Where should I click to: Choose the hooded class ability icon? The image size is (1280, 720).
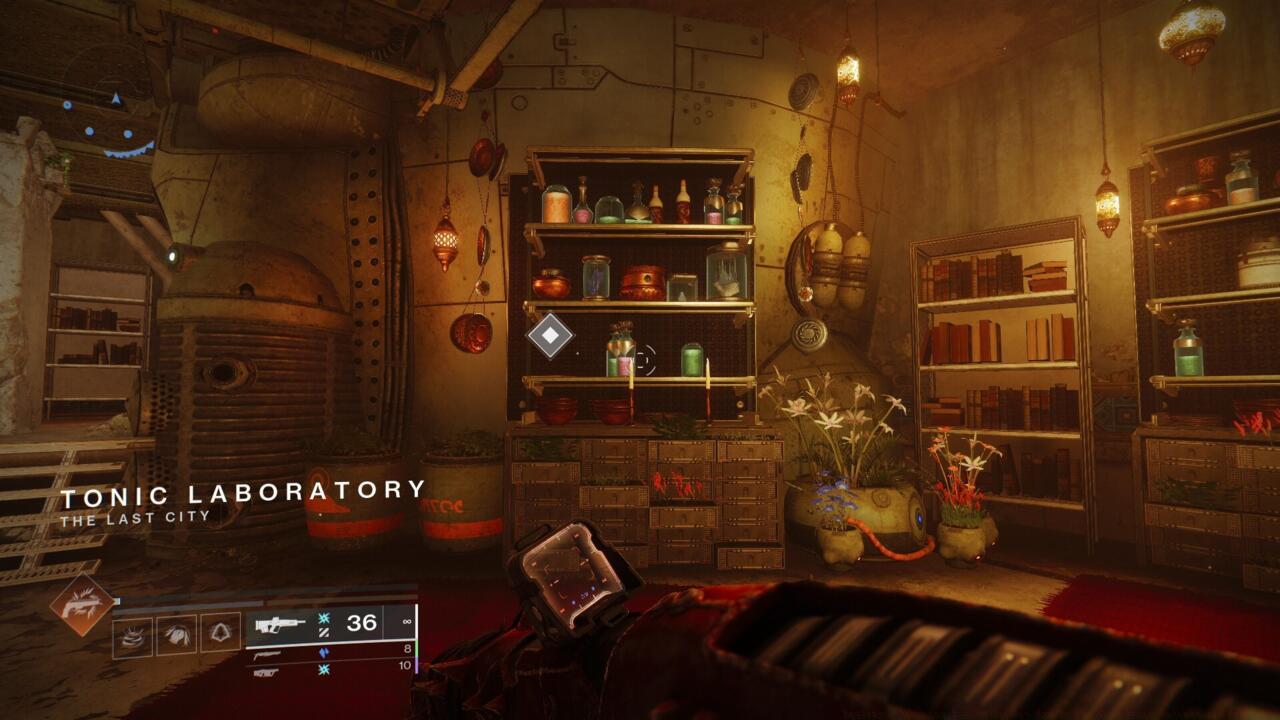(220, 634)
